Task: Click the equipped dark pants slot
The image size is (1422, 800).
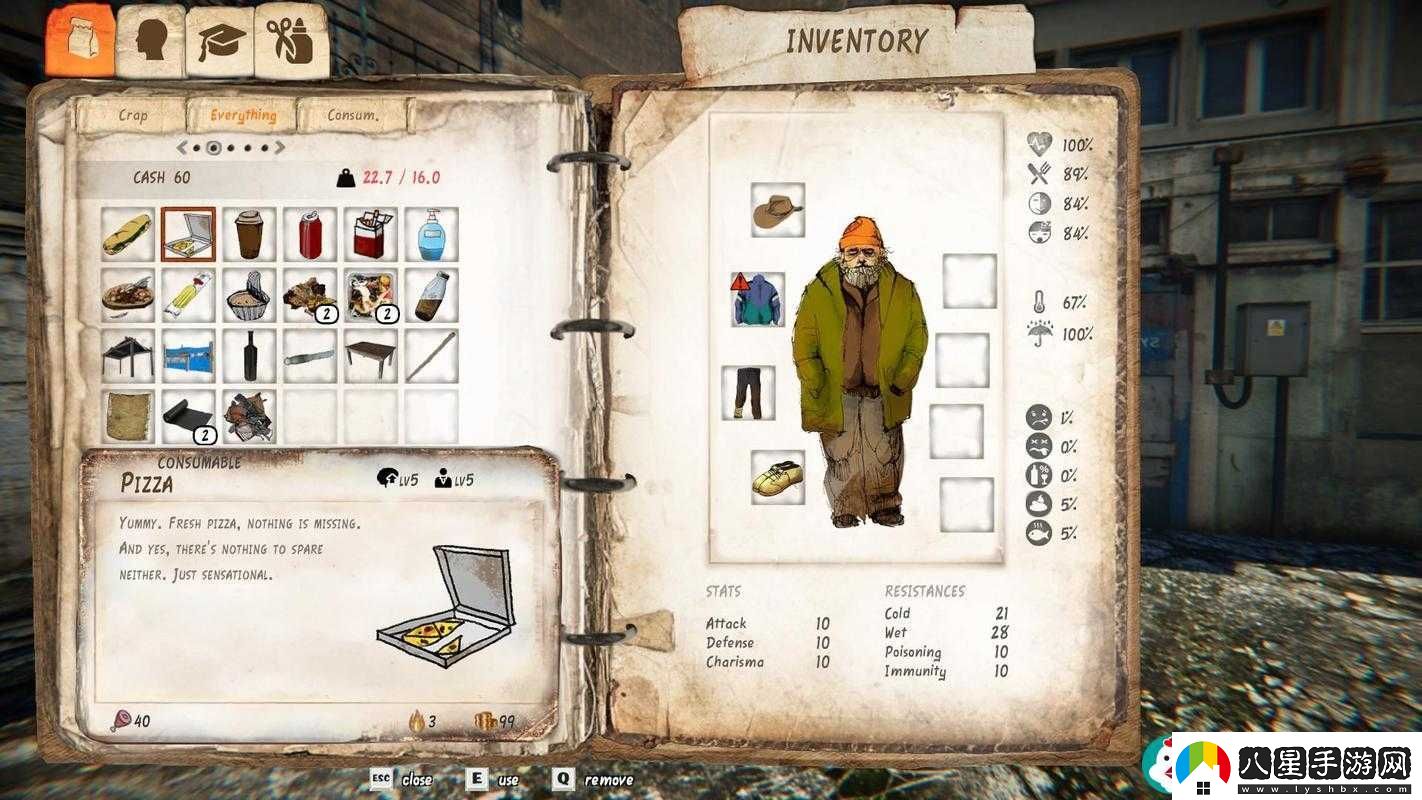Action: (748, 393)
